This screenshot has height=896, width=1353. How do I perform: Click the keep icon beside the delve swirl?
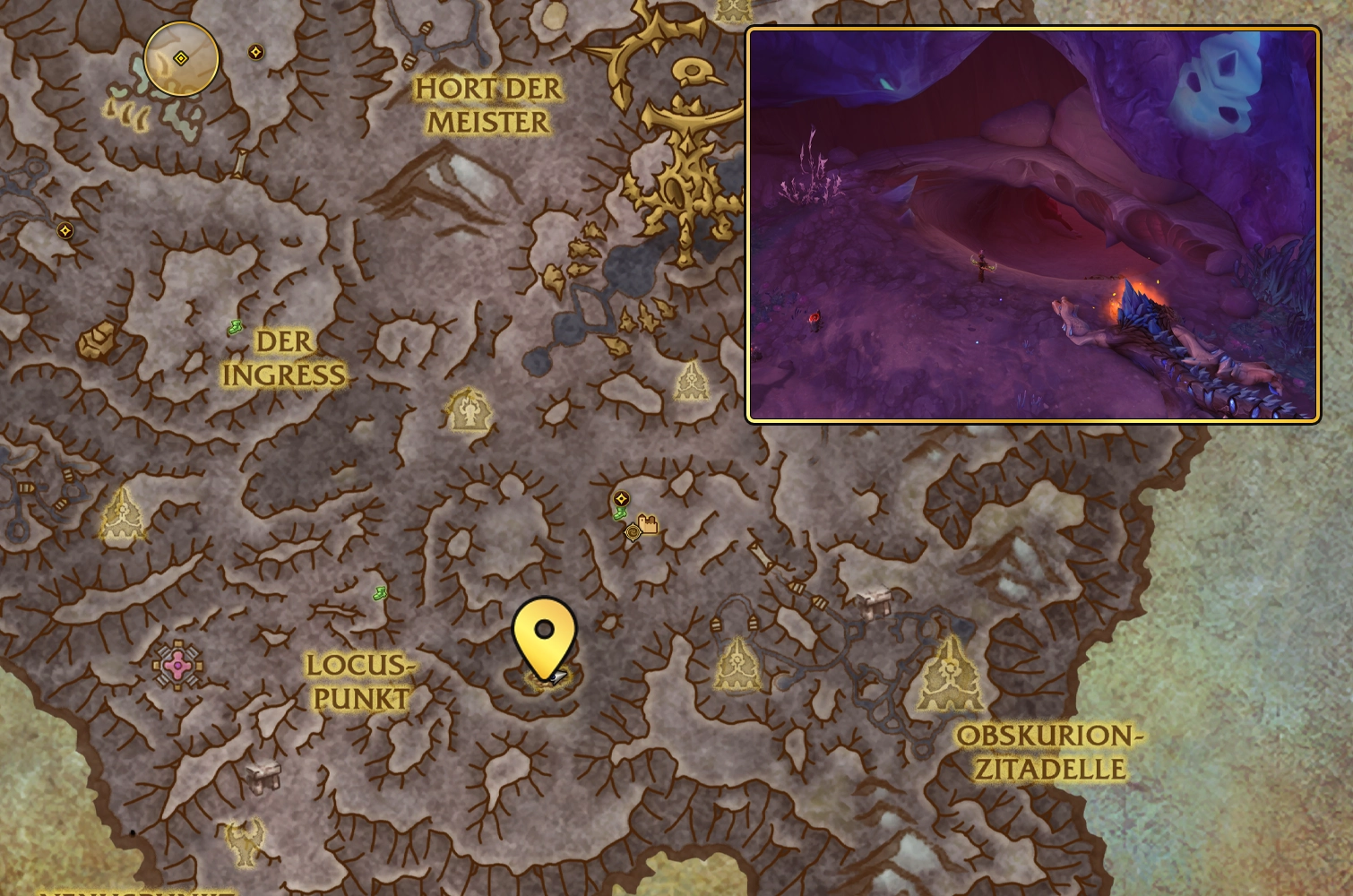point(648,524)
